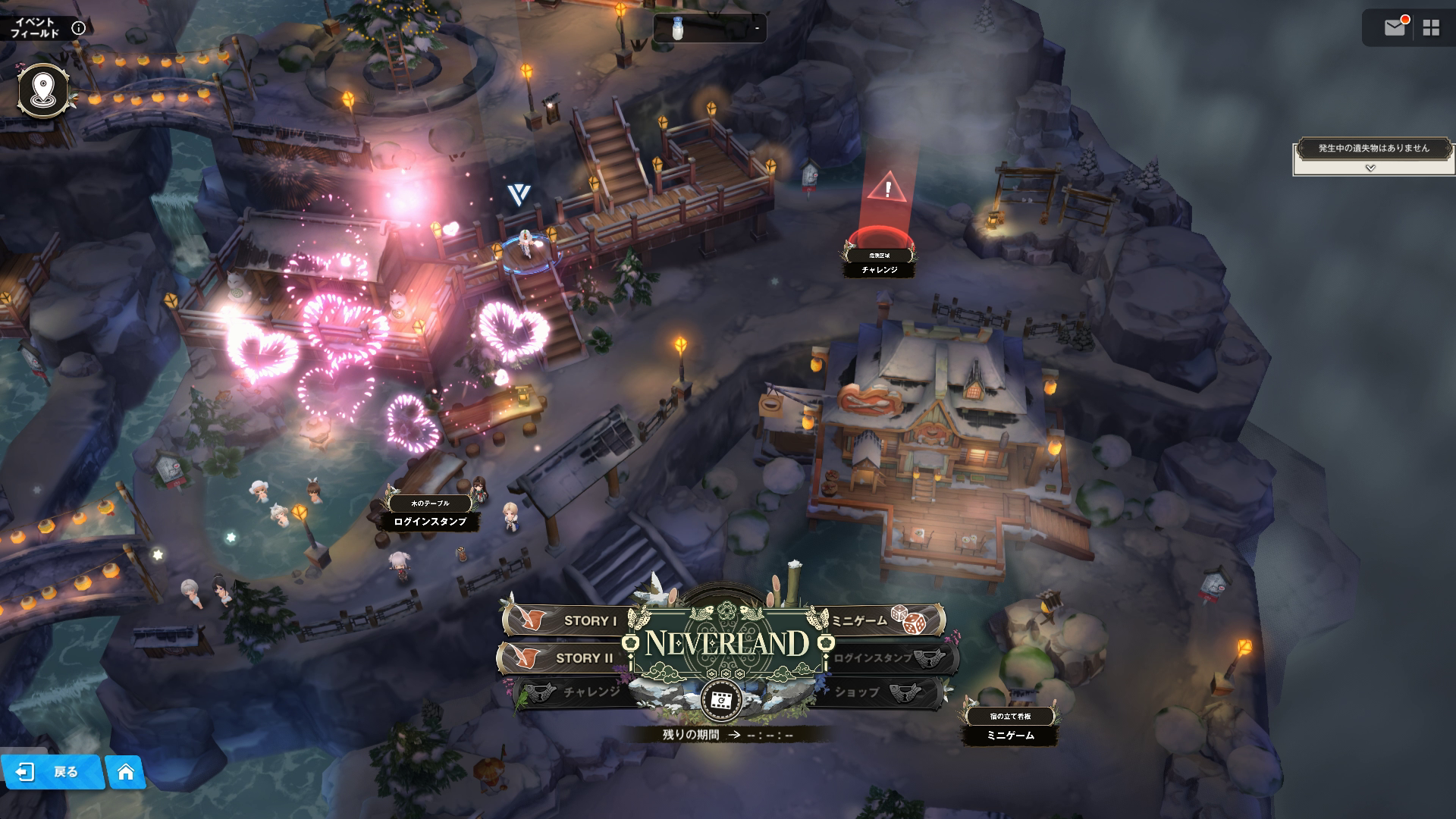Return to the home screen
Image resolution: width=1456 pixels, height=819 pixels.
point(125,772)
